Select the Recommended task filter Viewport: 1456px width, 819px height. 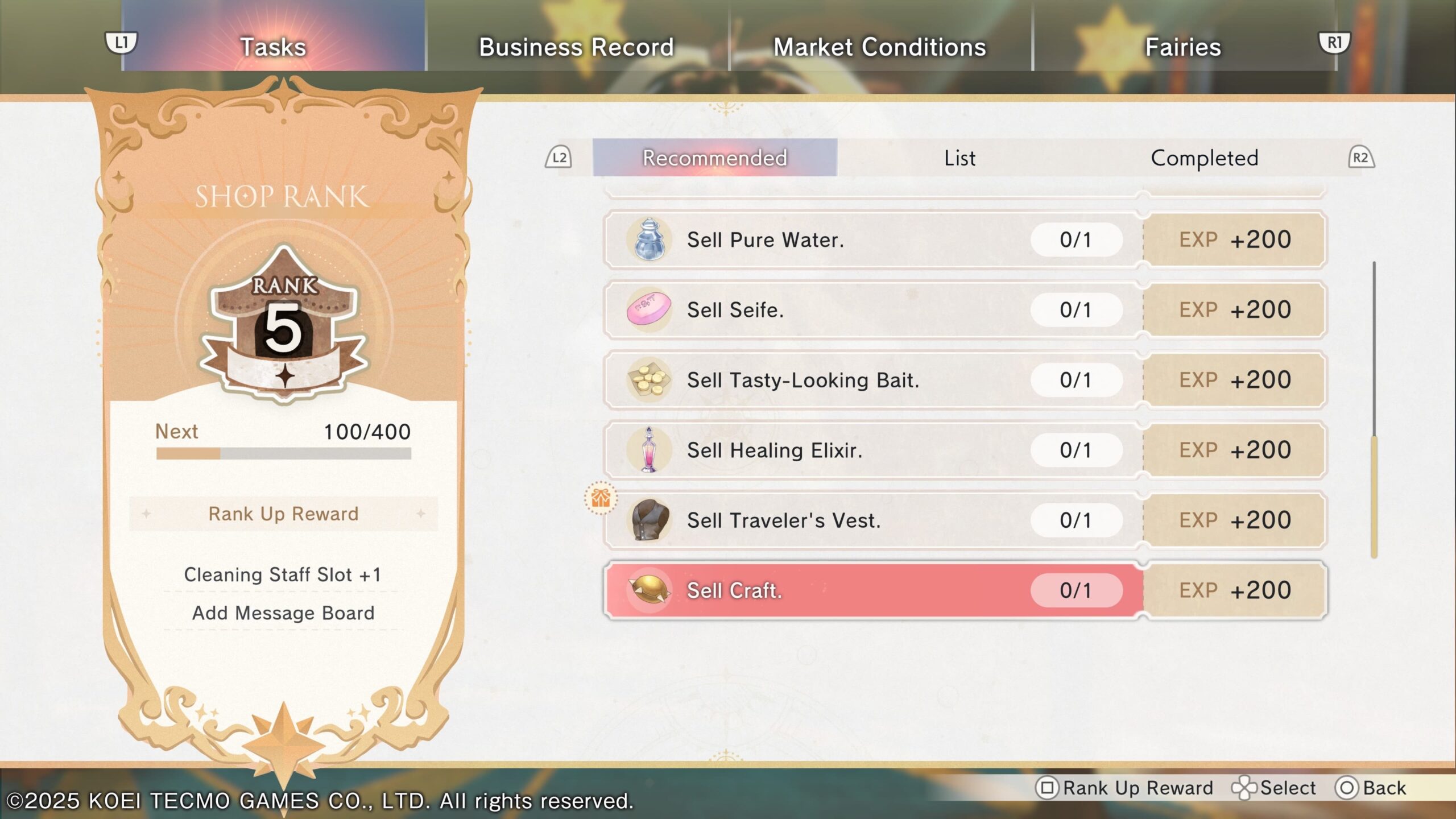pos(714,158)
